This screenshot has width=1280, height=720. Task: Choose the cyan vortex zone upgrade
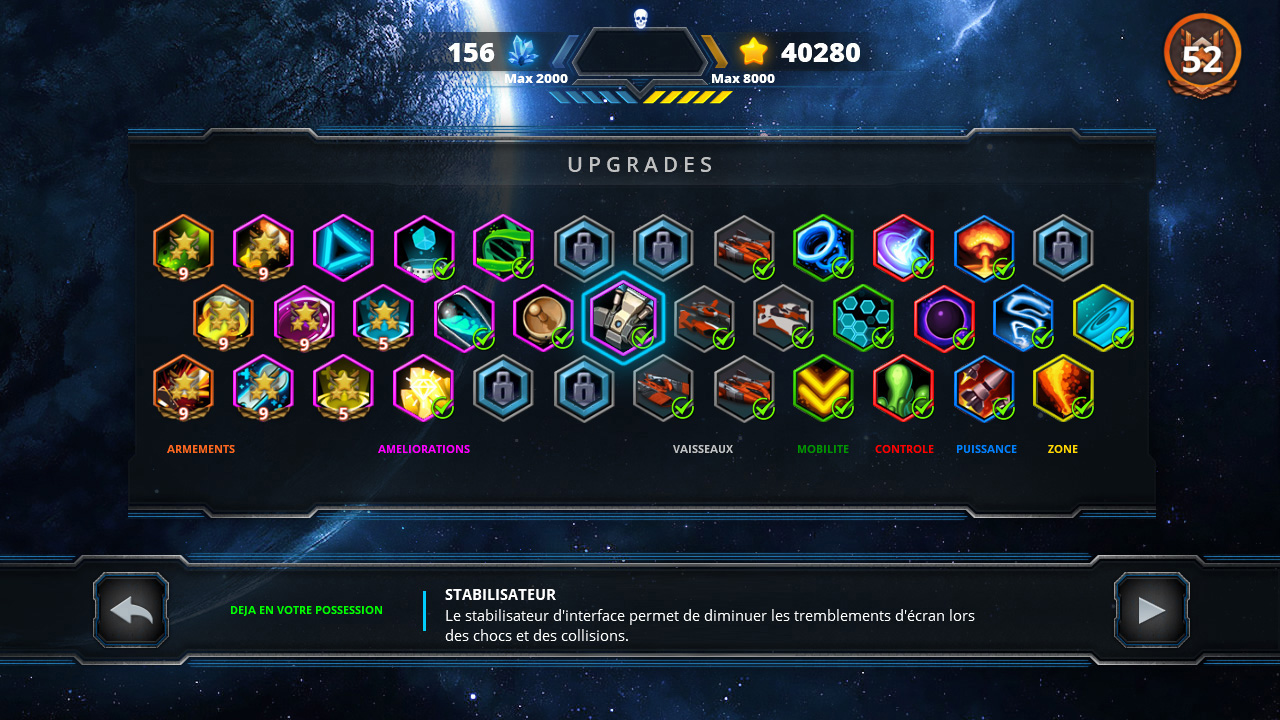point(1103,318)
